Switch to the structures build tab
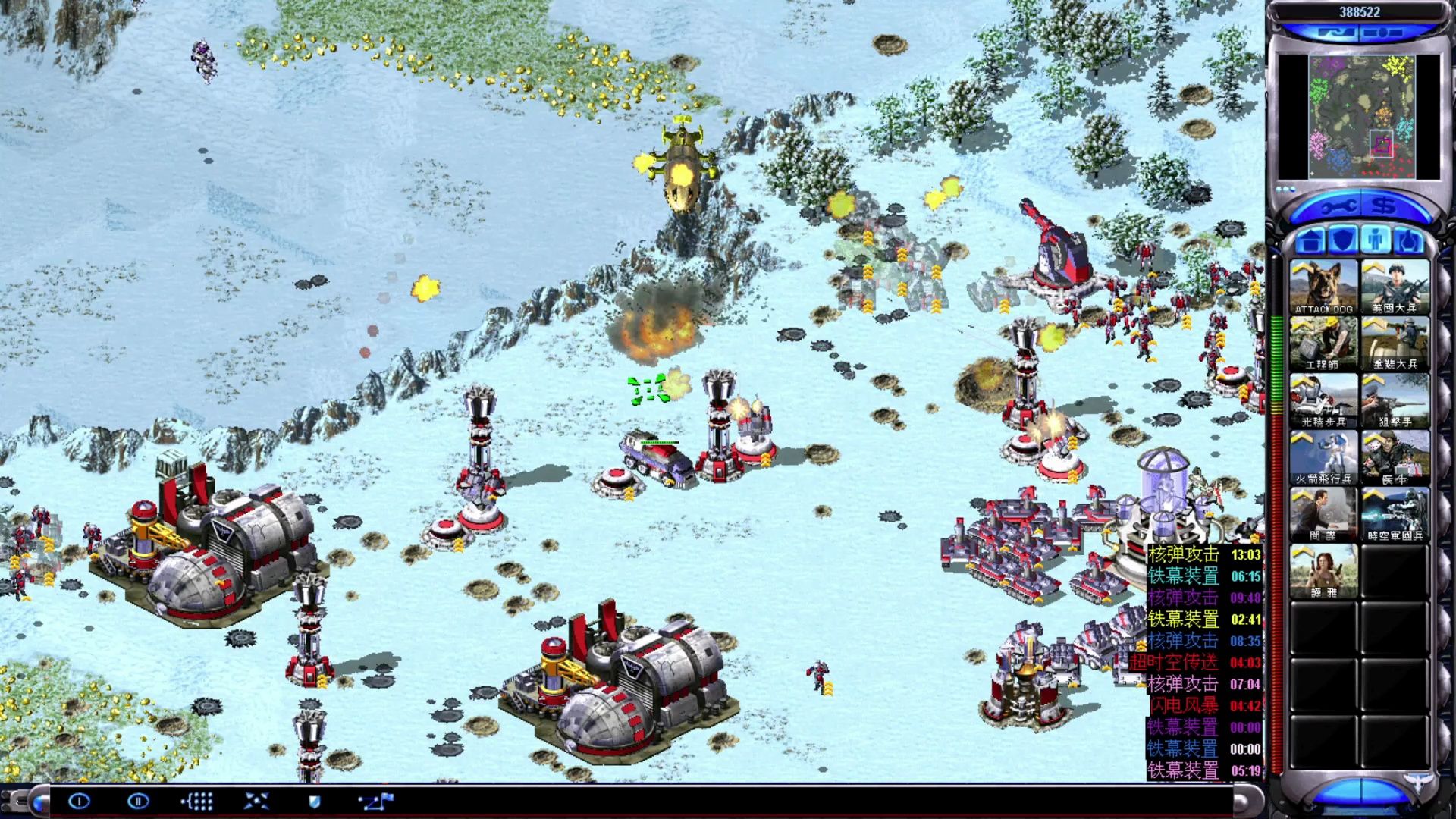Image resolution: width=1456 pixels, height=819 pixels. click(x=1310, y=241)
